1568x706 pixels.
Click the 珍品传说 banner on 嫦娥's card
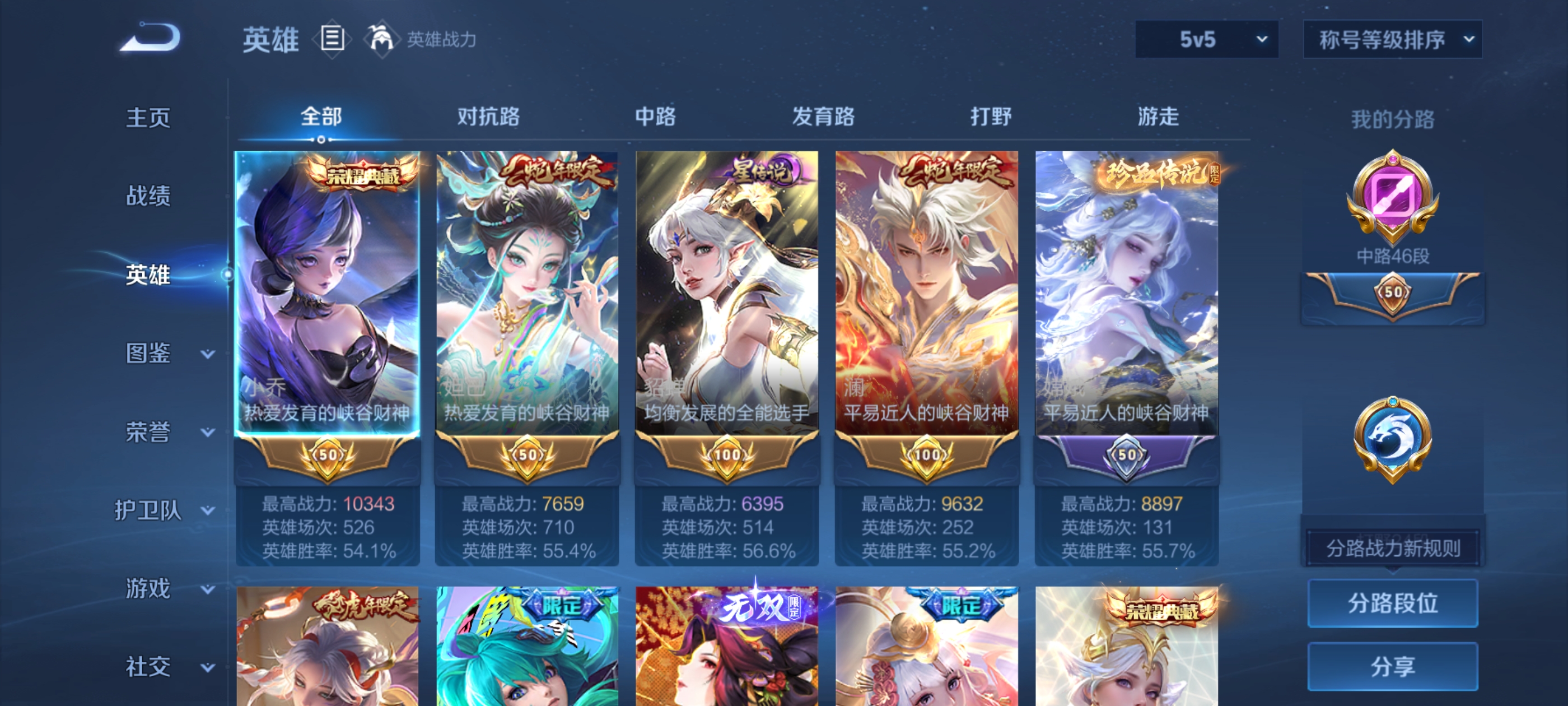pos(1156,173)
